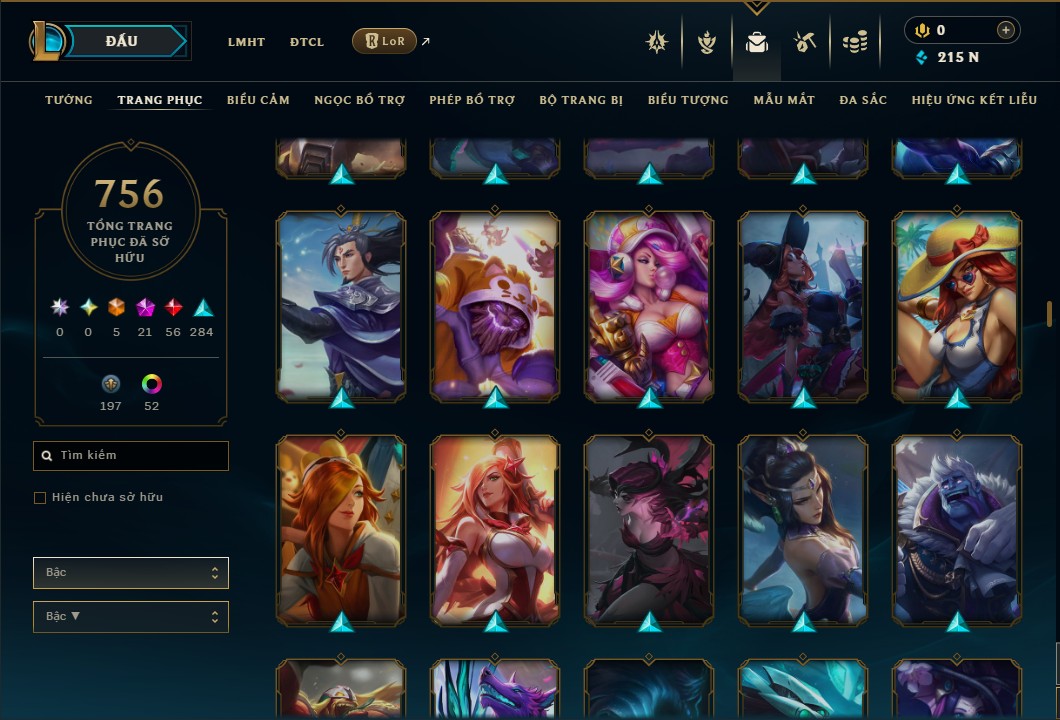Viewport: 1060px width, 720px height.
Task: Select the NGỌC BỔ TRỢ tab
Action: (359, 100)
